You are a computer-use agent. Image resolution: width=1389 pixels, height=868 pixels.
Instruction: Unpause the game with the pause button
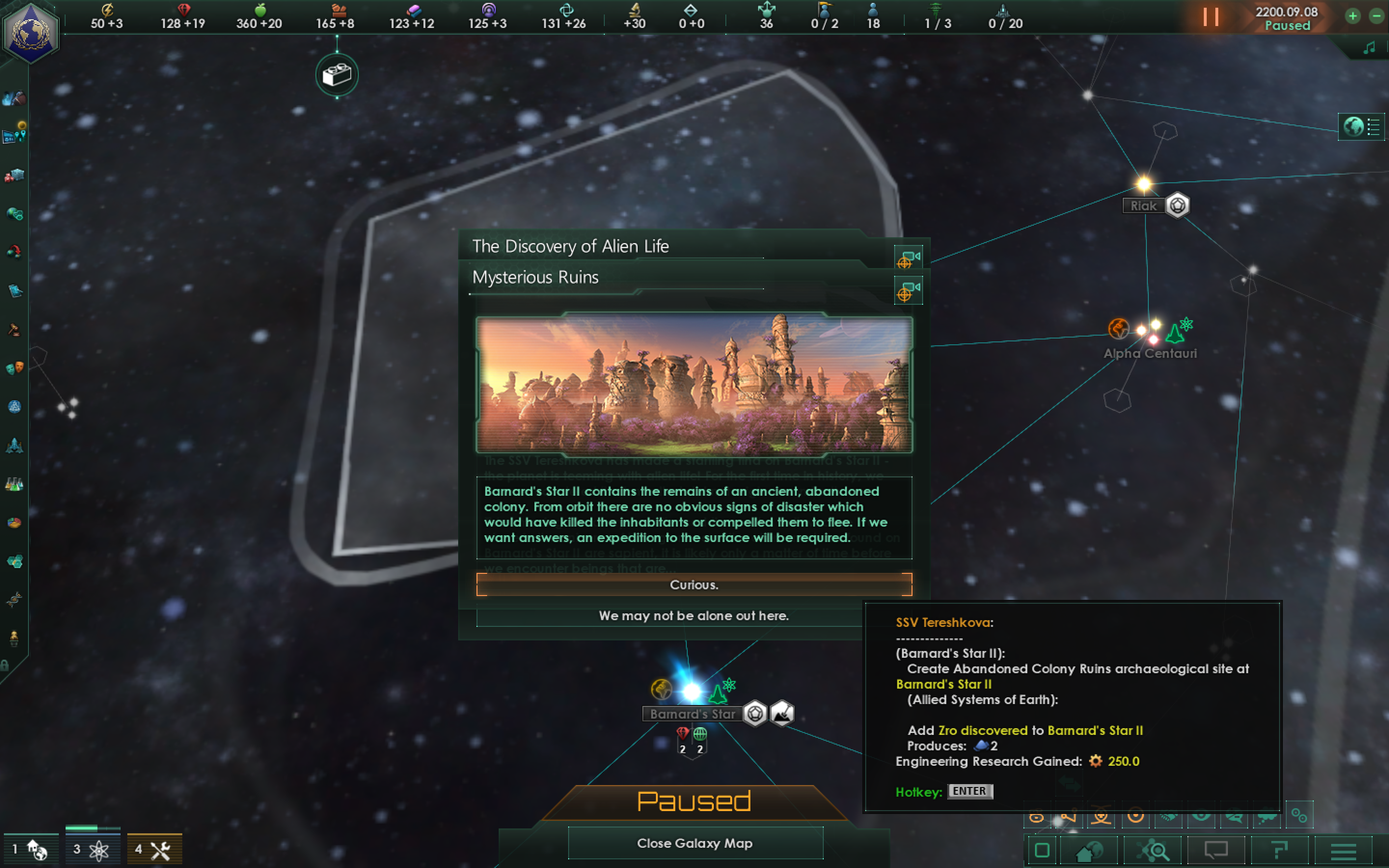click(x=1211, y=17)
